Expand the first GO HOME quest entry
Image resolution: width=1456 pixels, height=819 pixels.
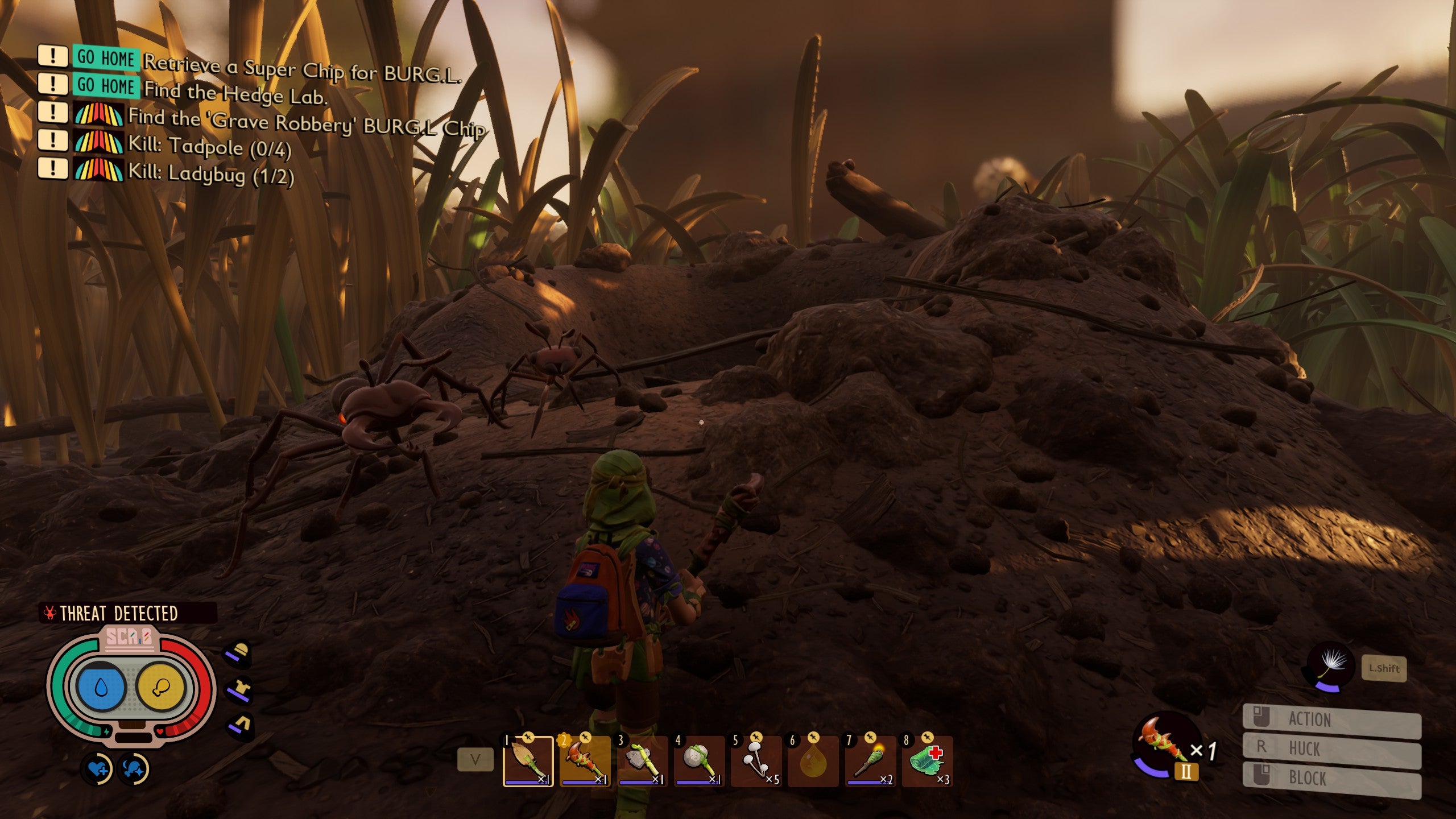[53, 59]
